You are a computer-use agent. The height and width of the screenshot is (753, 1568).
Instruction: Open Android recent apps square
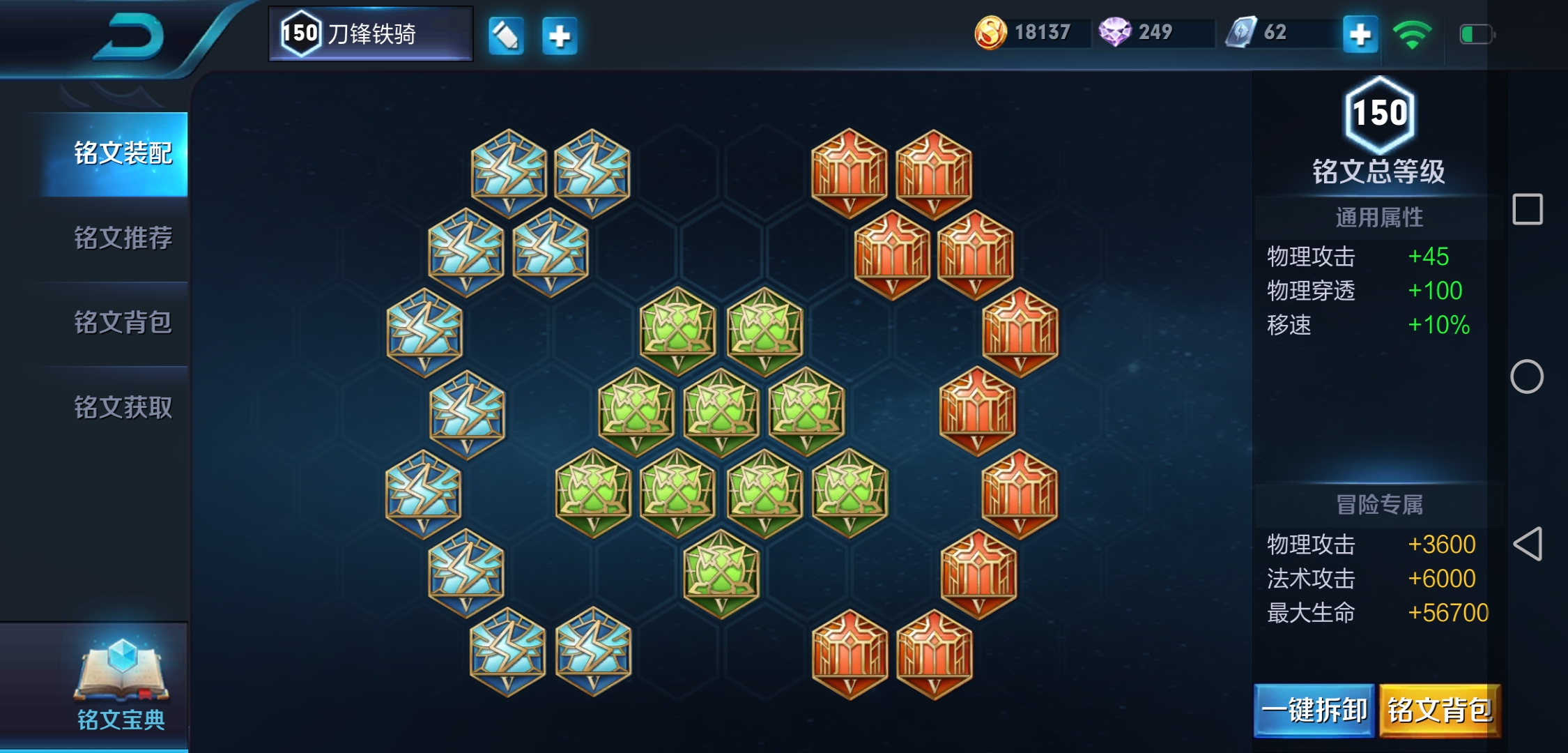tap(1527, 209)
